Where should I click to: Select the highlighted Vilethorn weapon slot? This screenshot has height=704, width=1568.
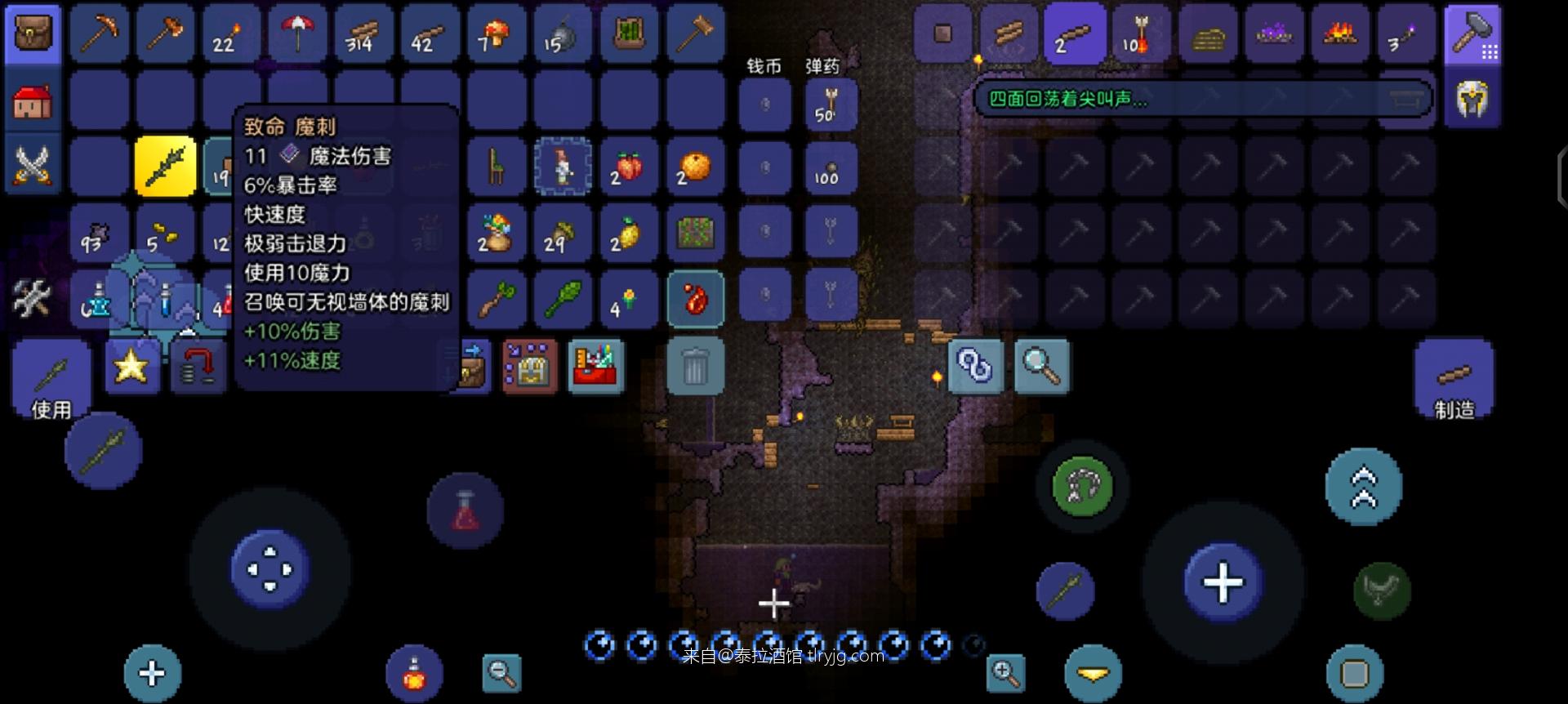coord(166,166)
